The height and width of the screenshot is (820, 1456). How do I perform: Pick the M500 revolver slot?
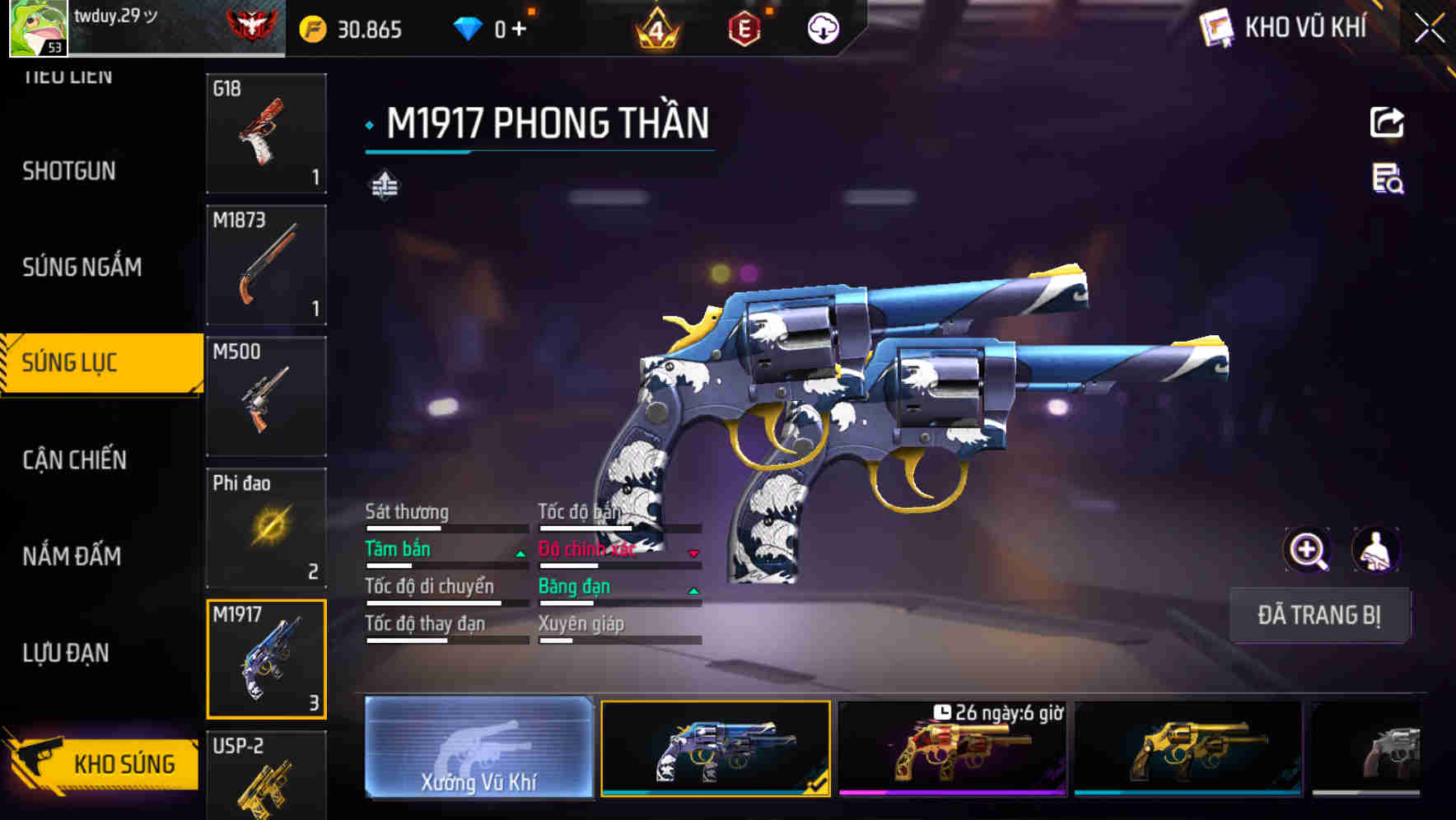pyautogui.click(x=266, y=396)
